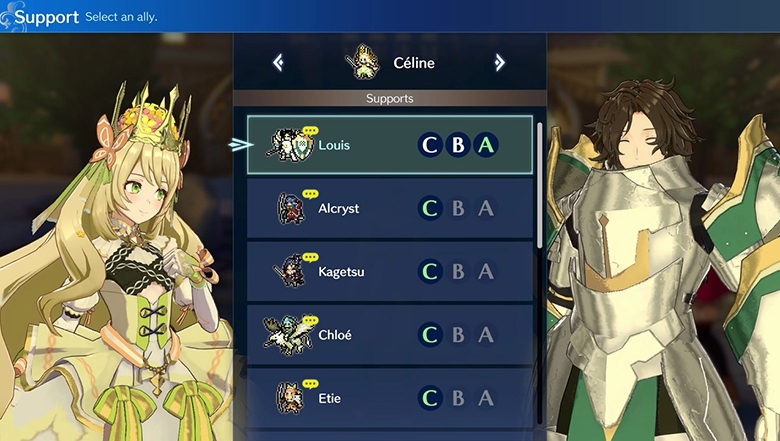Click the supports list scrollbar
Screen dimensions: 780x441
[x=541, y=180]
